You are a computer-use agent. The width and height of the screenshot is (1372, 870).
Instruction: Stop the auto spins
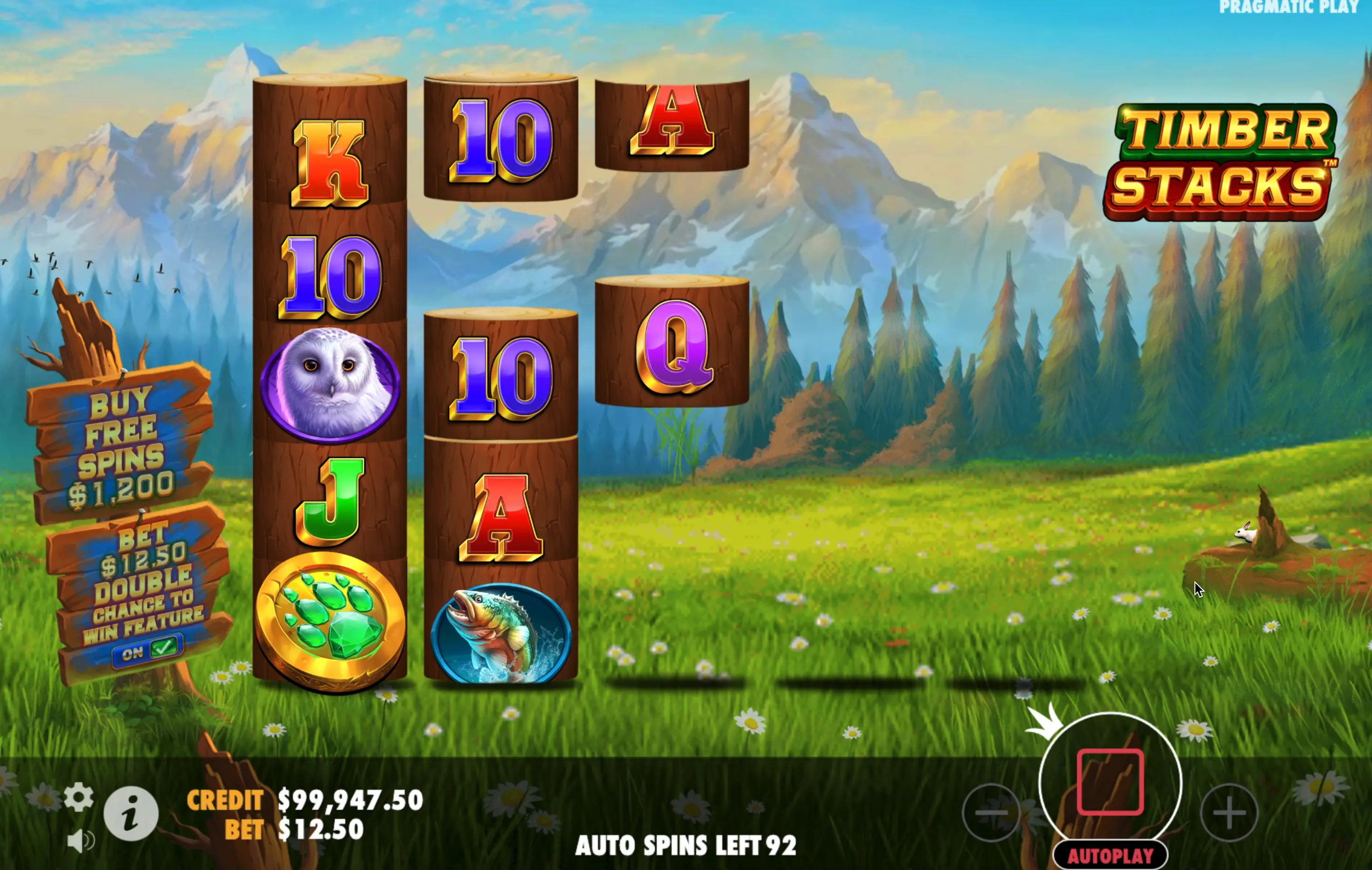pos(1110,783)
